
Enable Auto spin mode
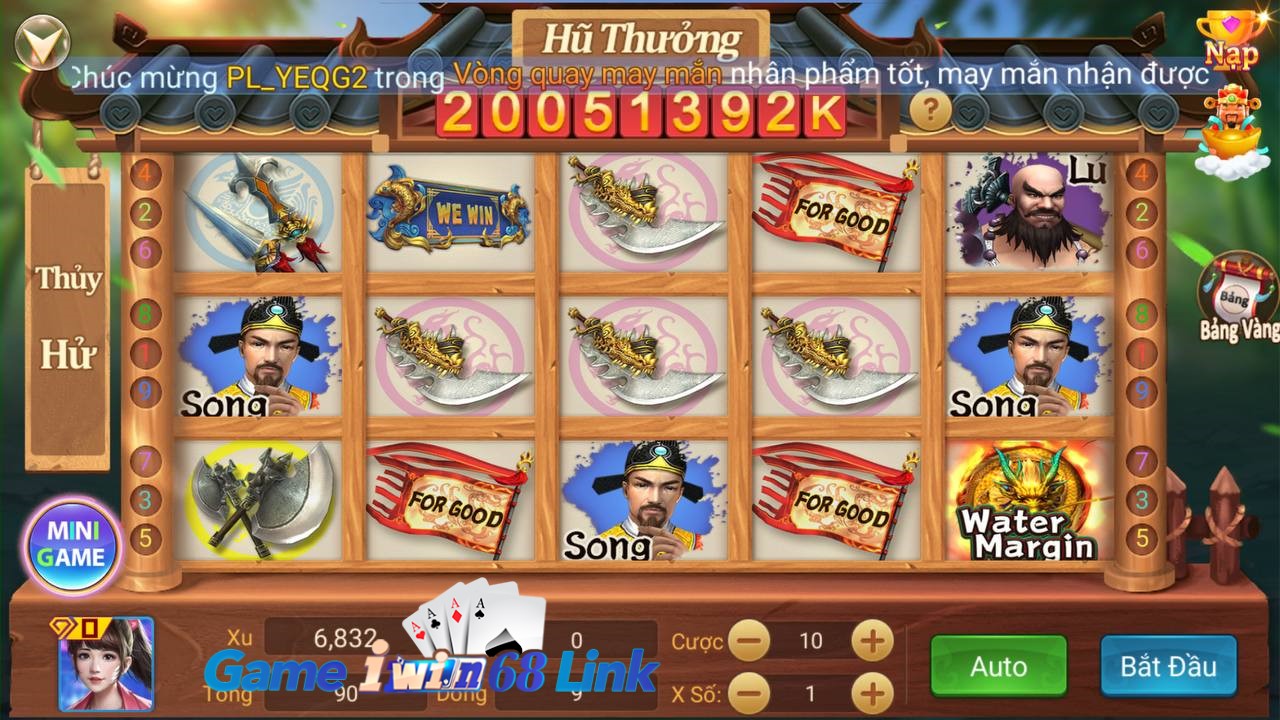(x=998, y=666)
